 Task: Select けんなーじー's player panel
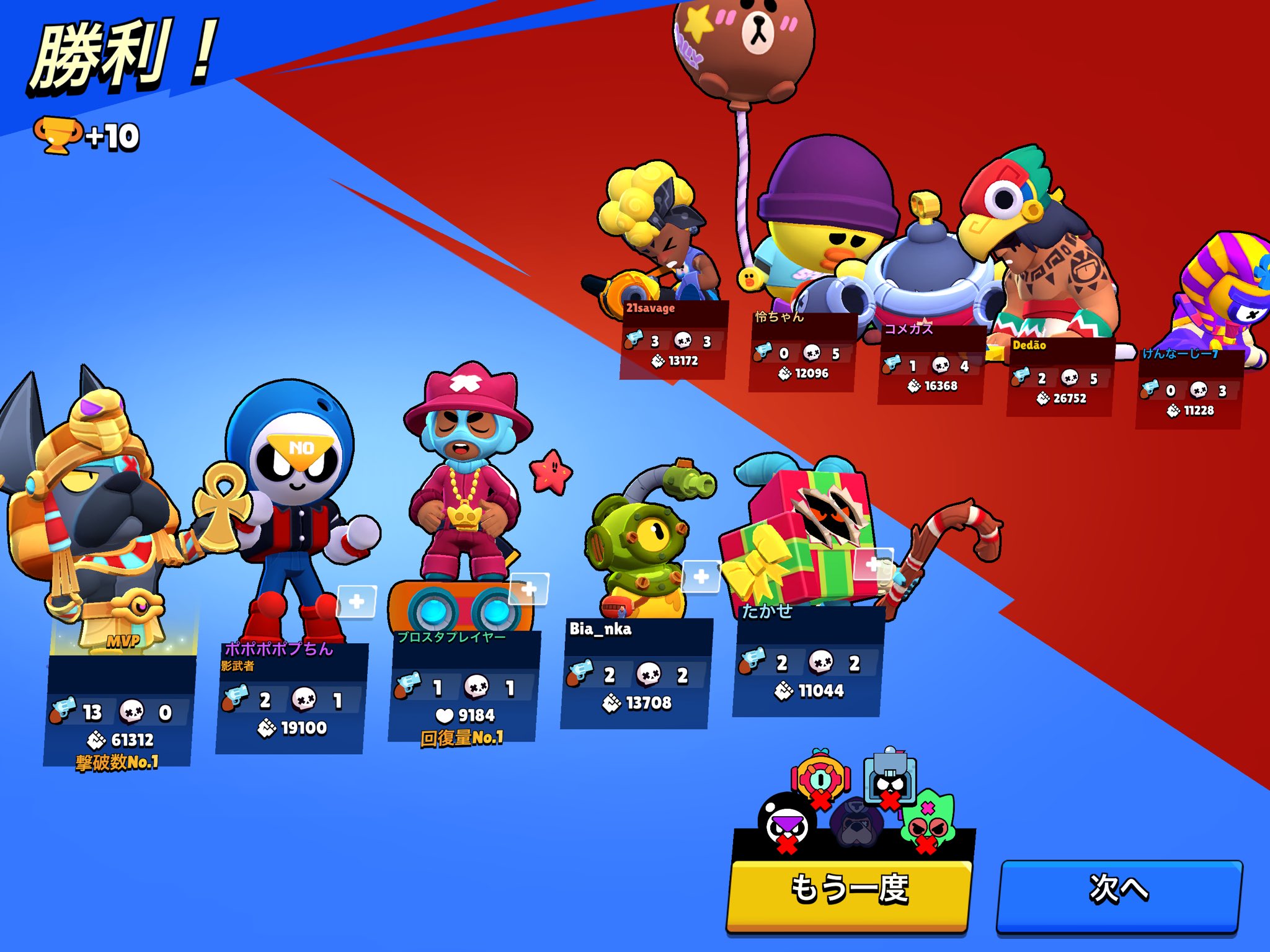(x=1189, y=389)
